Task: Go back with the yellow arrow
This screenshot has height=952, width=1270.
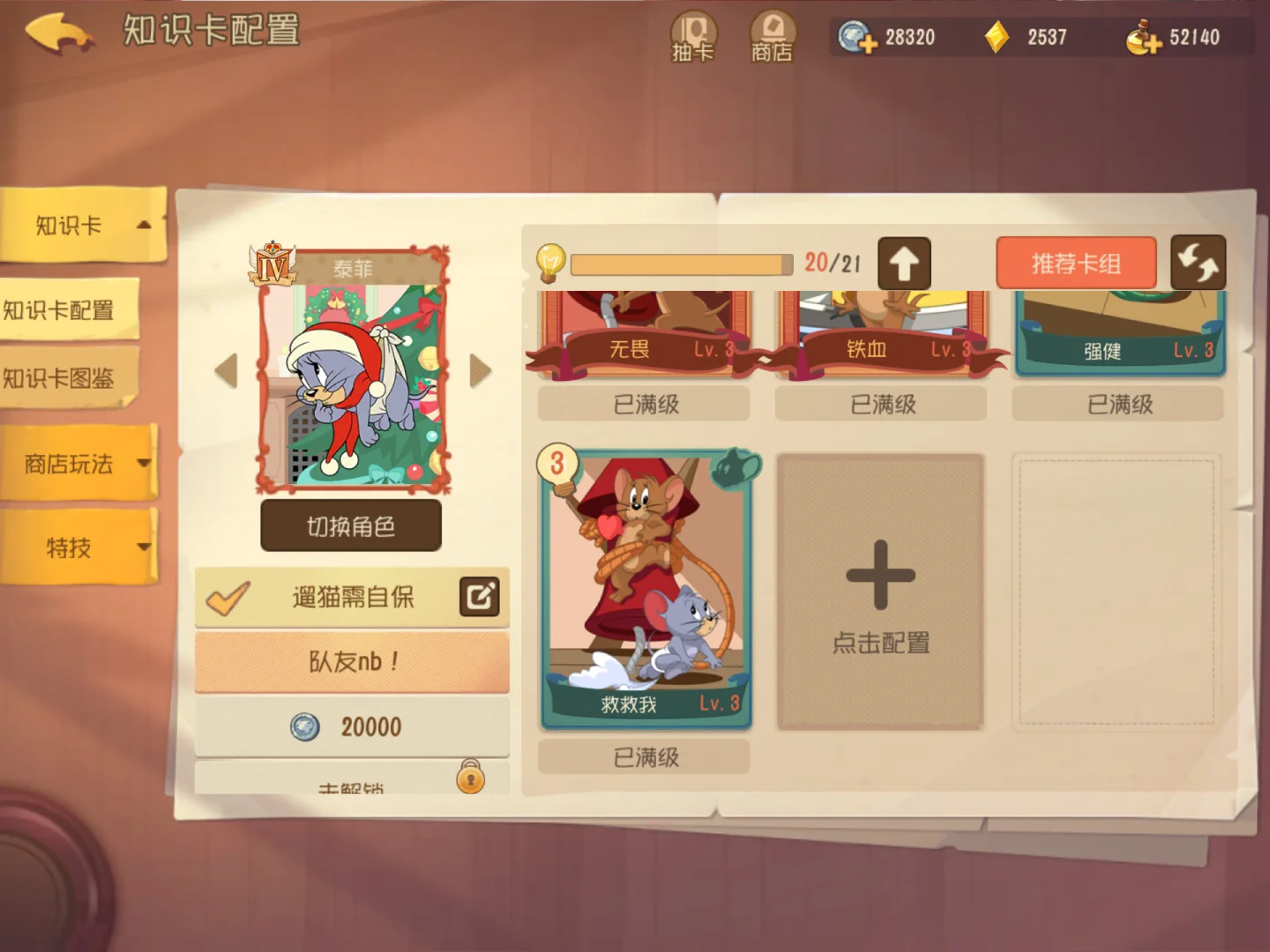Action: pos(60,33)
